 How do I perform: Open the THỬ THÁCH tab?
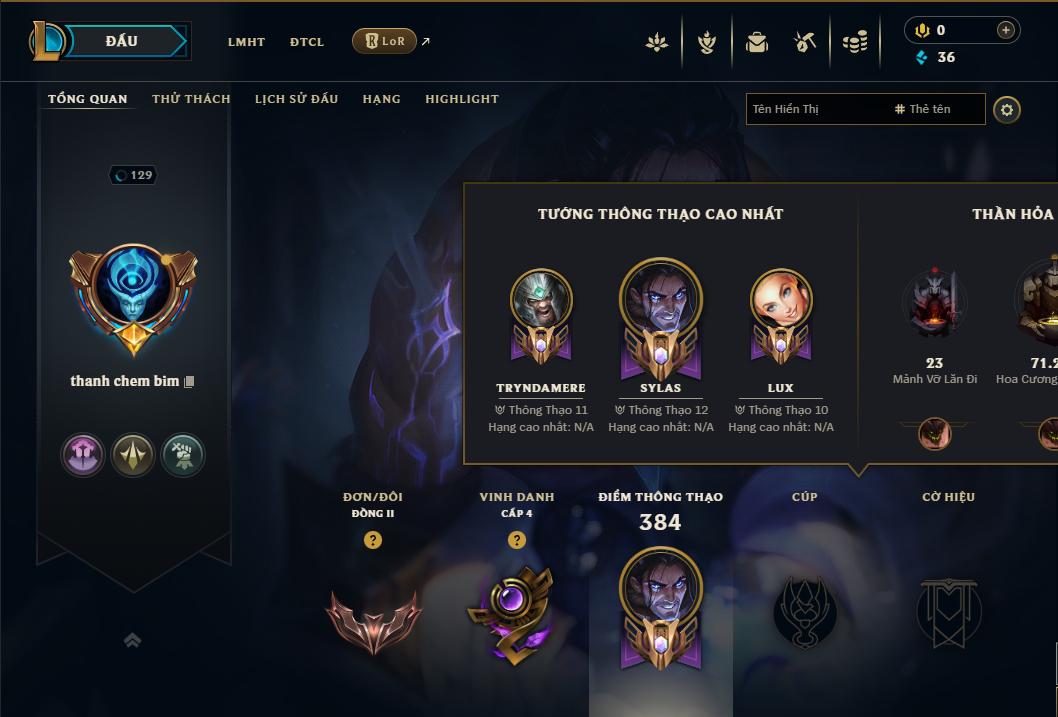(191, 99)
